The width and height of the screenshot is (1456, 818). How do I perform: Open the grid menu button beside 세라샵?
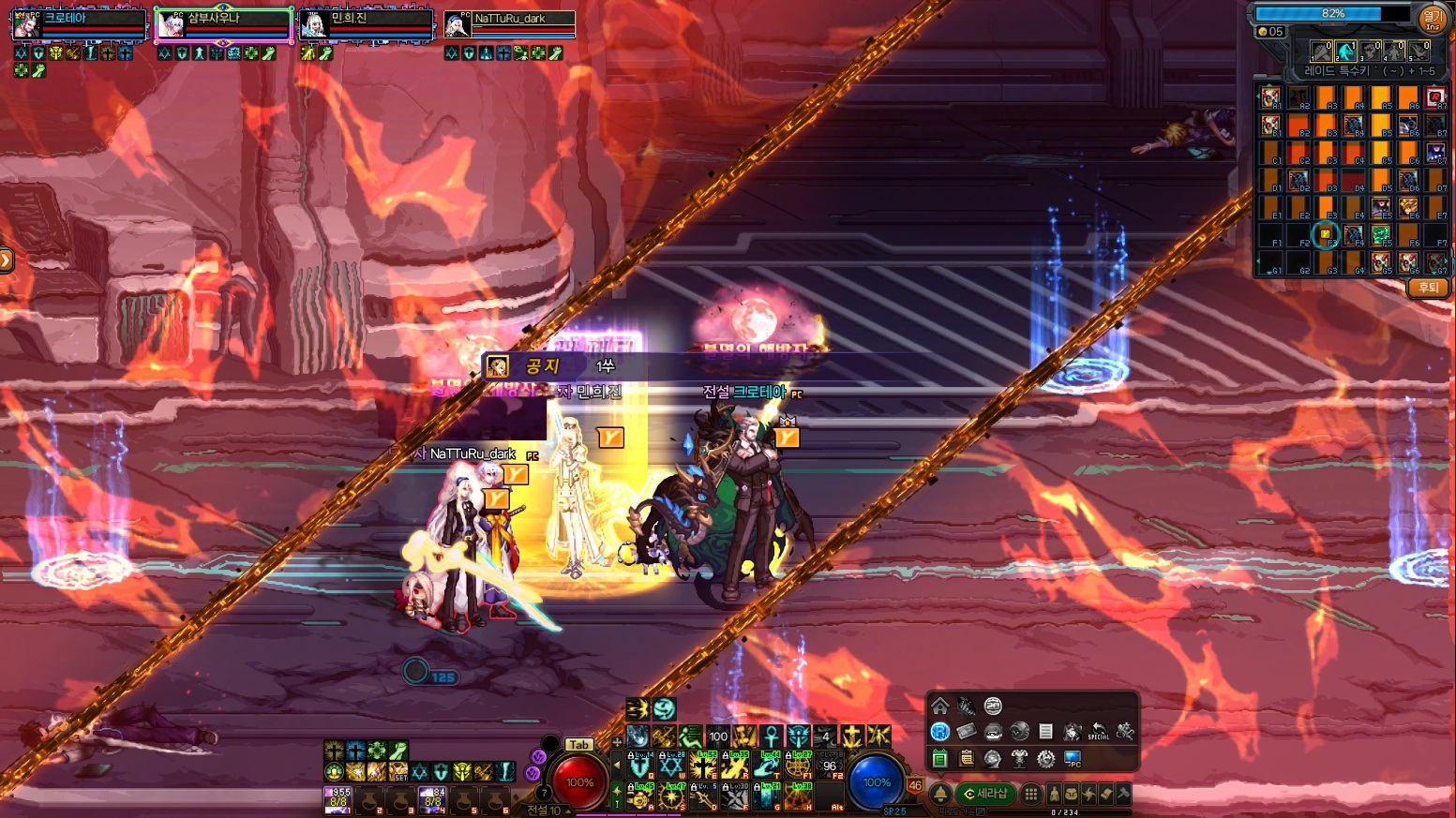[x=1030, y=794]
